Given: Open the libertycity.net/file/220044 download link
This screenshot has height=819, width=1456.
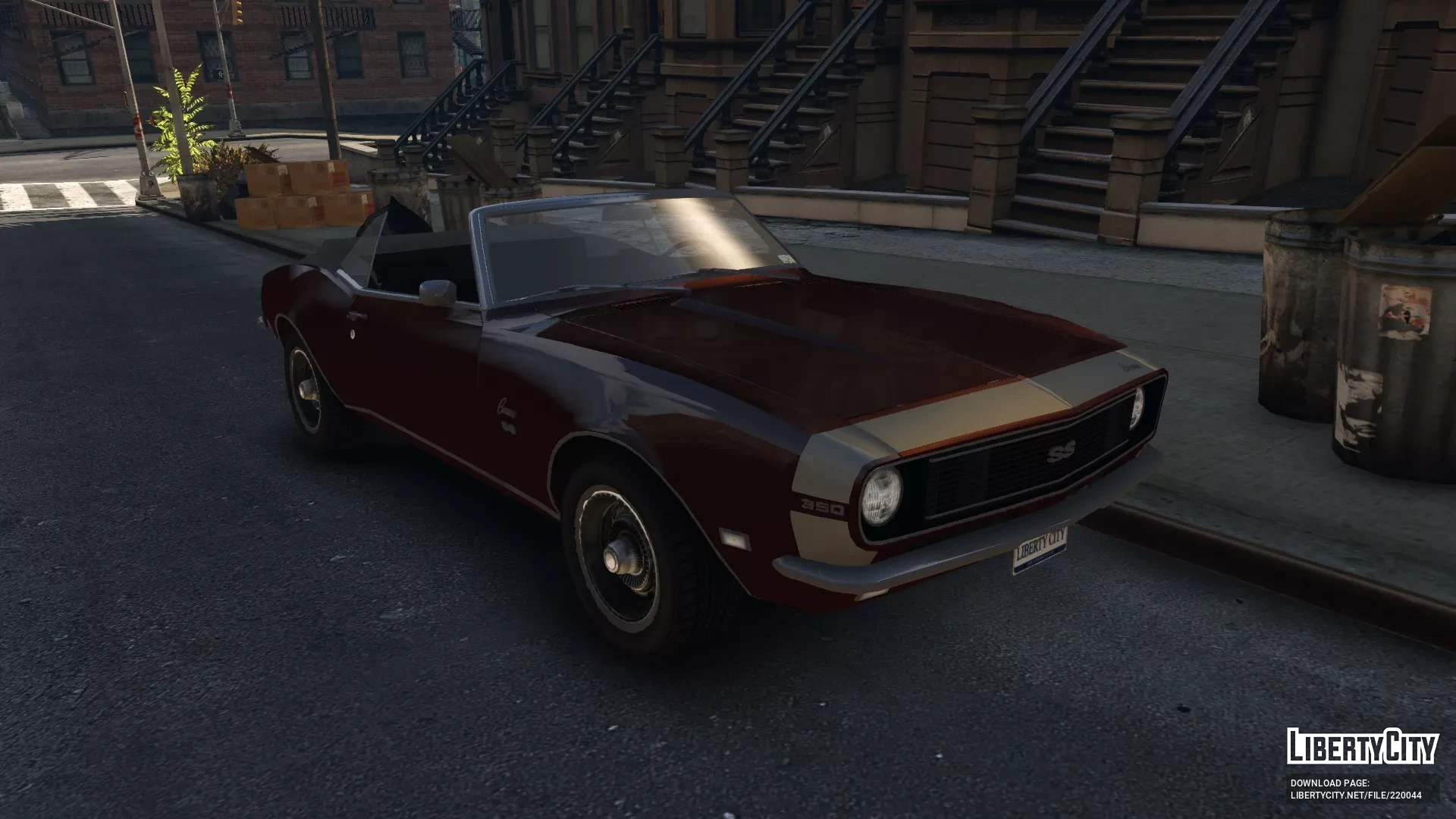Looking at the screenshot, I should coord(1356,795).
